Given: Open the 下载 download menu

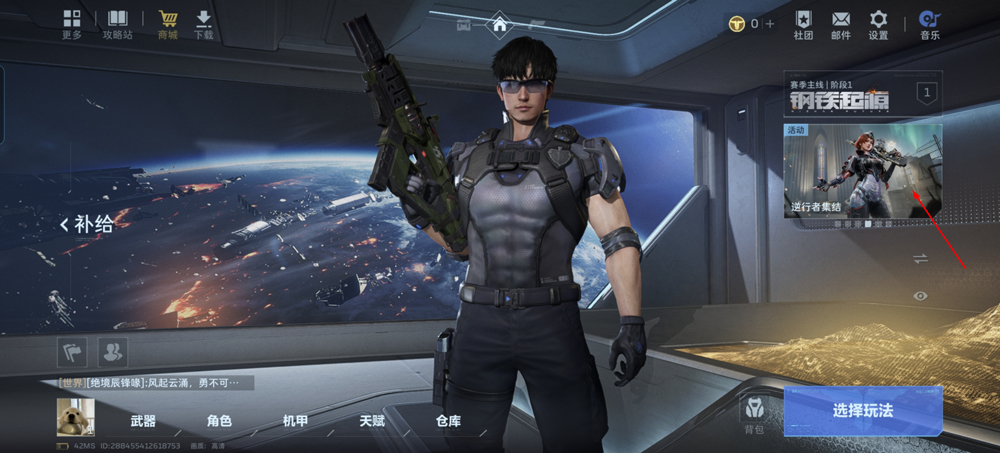Looking at the screenshot, I should pos(204,24).
